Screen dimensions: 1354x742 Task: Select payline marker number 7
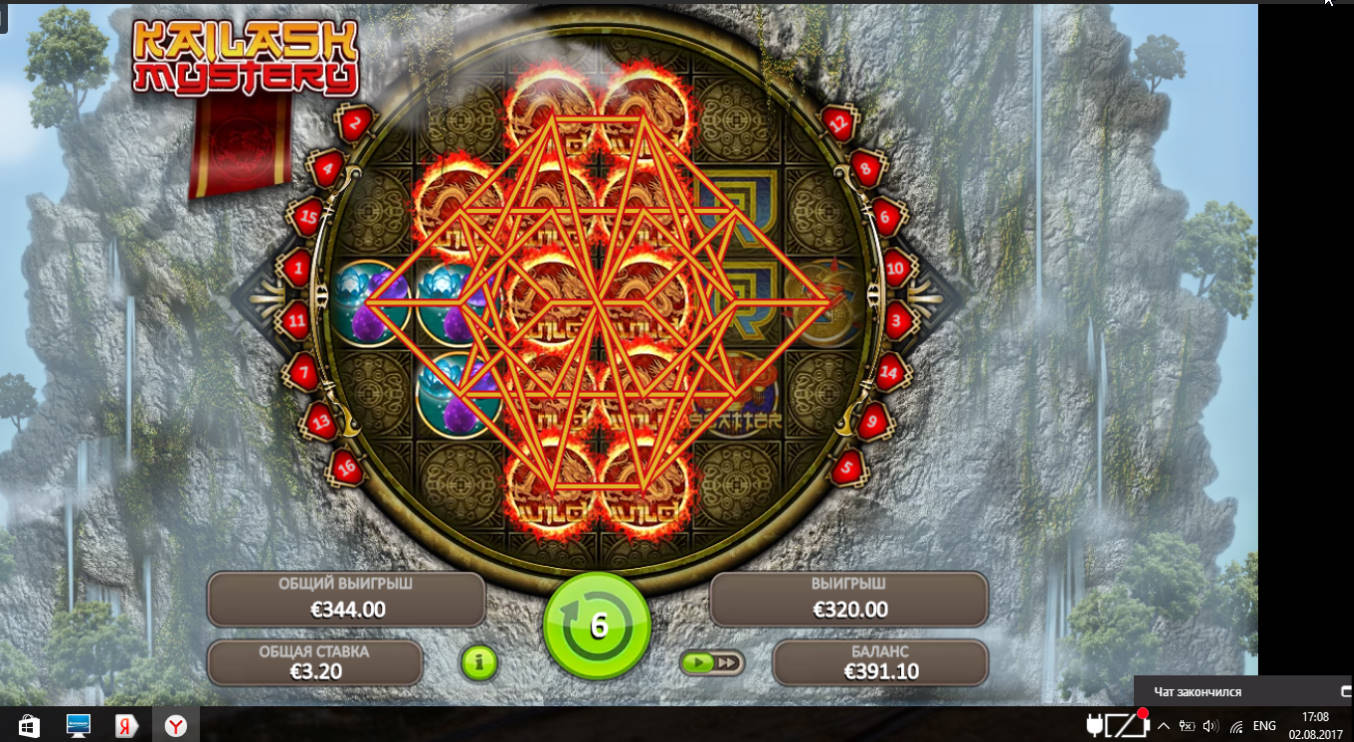[302, 373]
